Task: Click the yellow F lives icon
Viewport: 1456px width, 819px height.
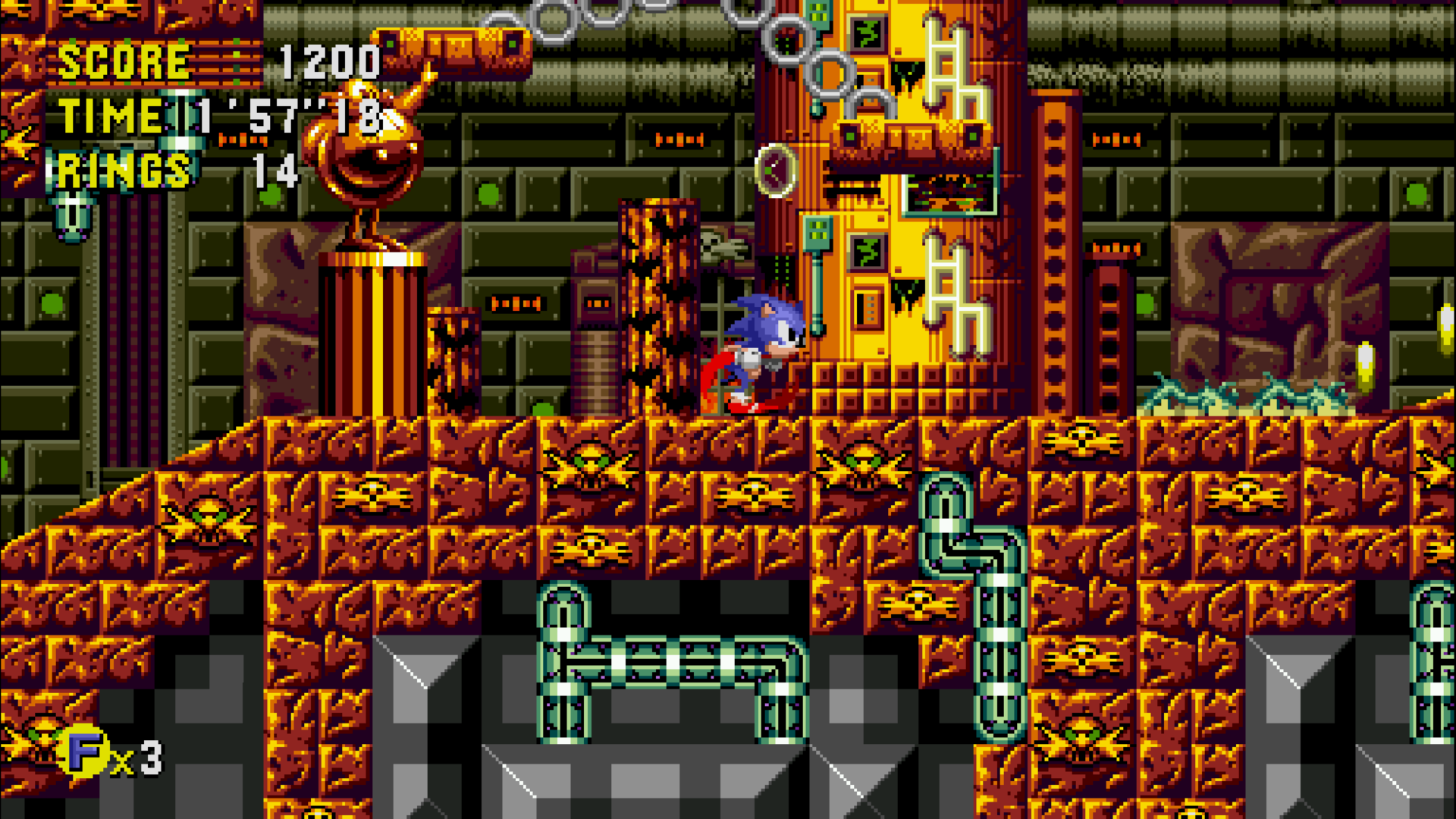Action: point(85,752)
